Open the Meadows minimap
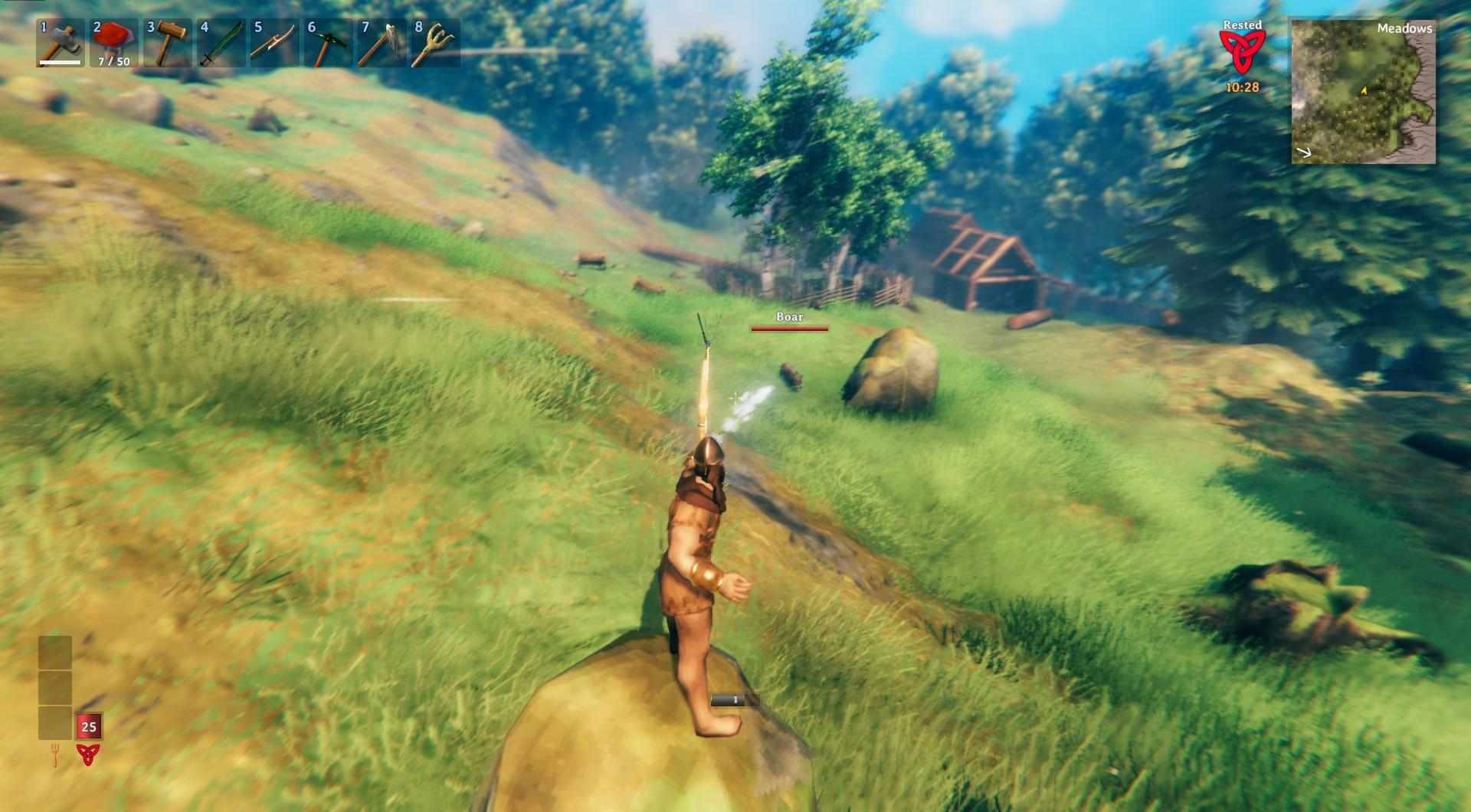Viewport: 1471px width, 812px height. pos(1363,91)
